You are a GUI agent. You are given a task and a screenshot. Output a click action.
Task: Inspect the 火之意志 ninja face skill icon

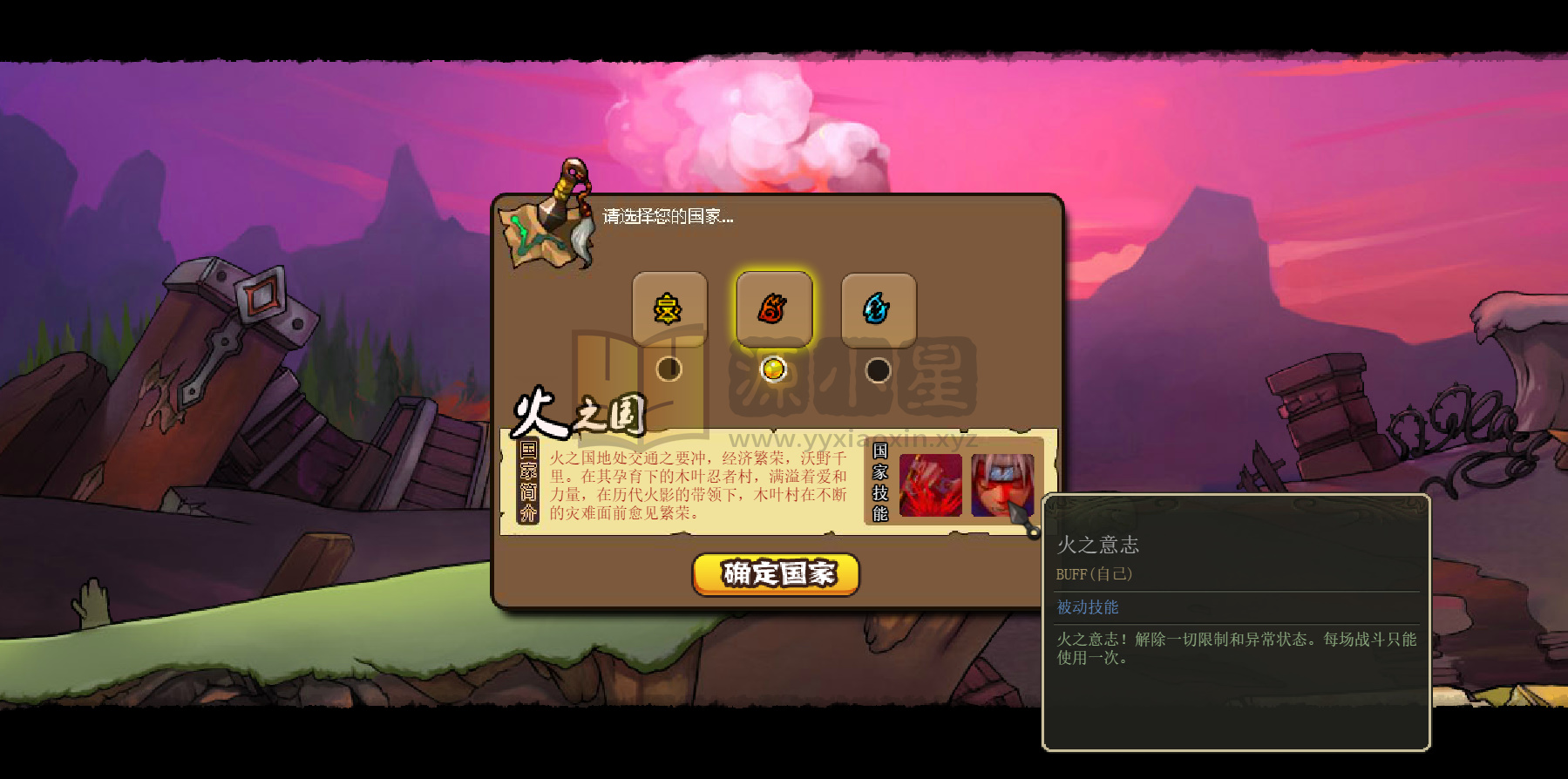tap(1000, 485)
